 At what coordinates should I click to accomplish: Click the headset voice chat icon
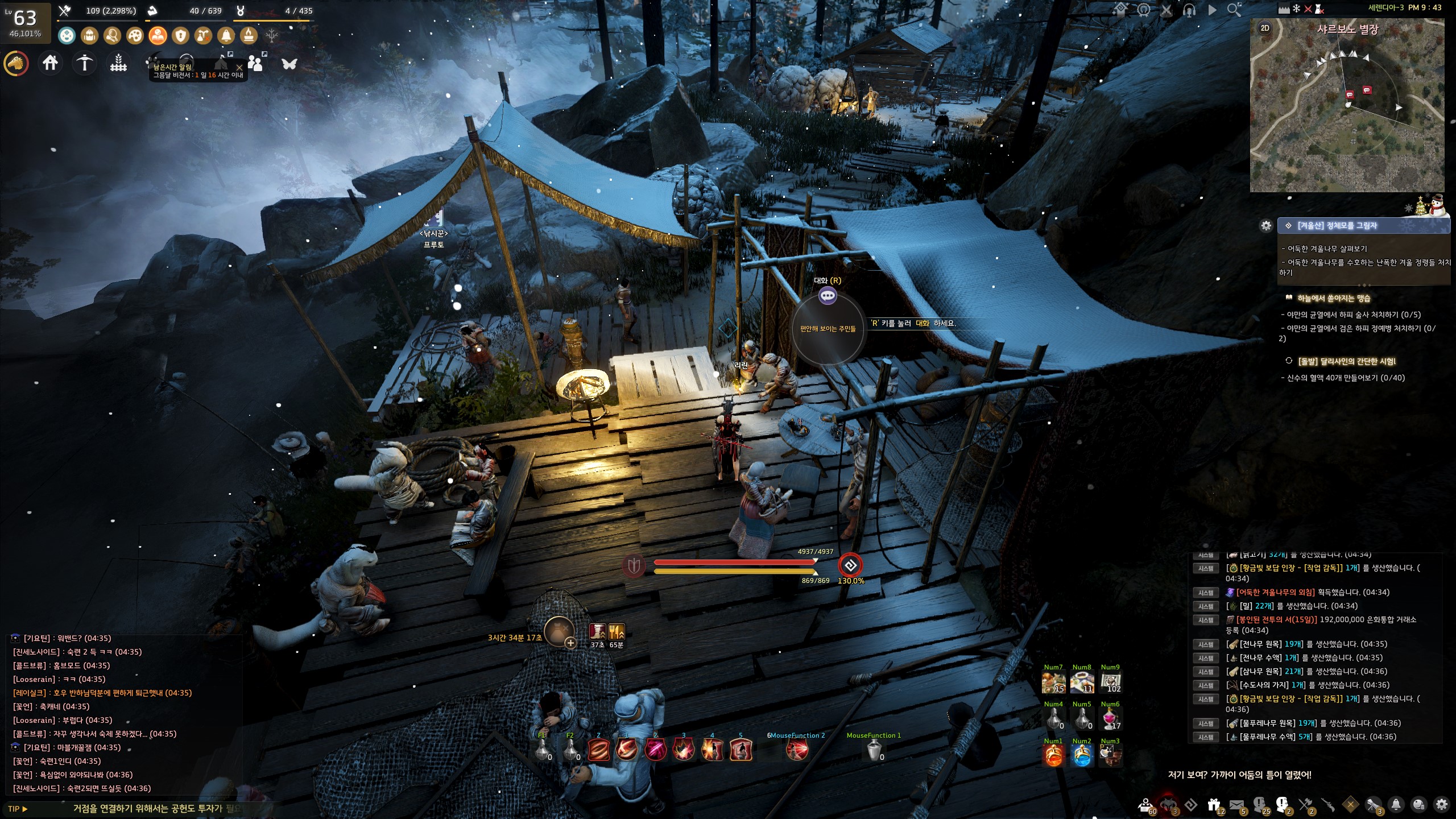coord(1189,10)
